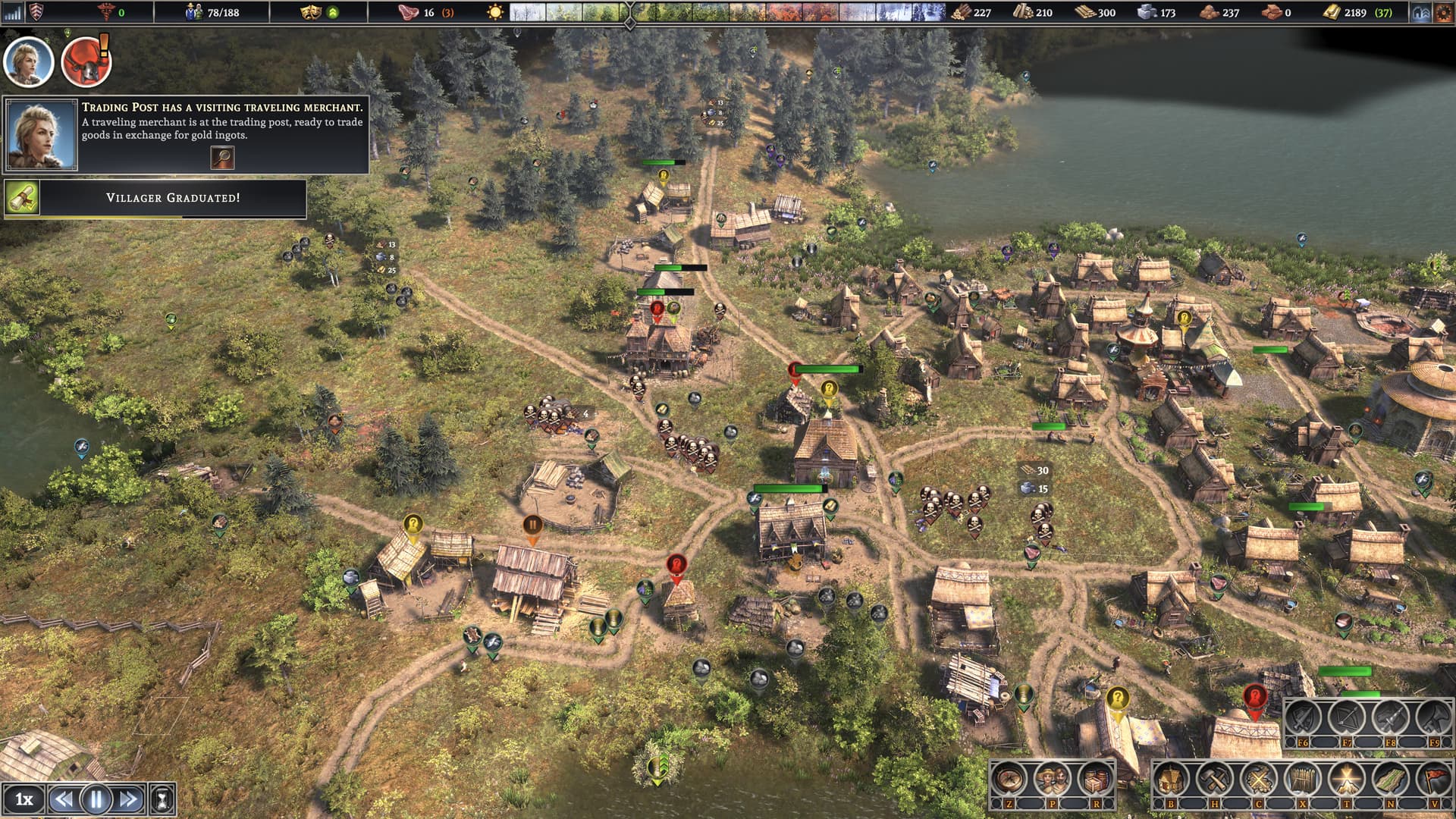1456x819 pixels.
Task: Open the building construction menu
Action: pos(1170,779)
